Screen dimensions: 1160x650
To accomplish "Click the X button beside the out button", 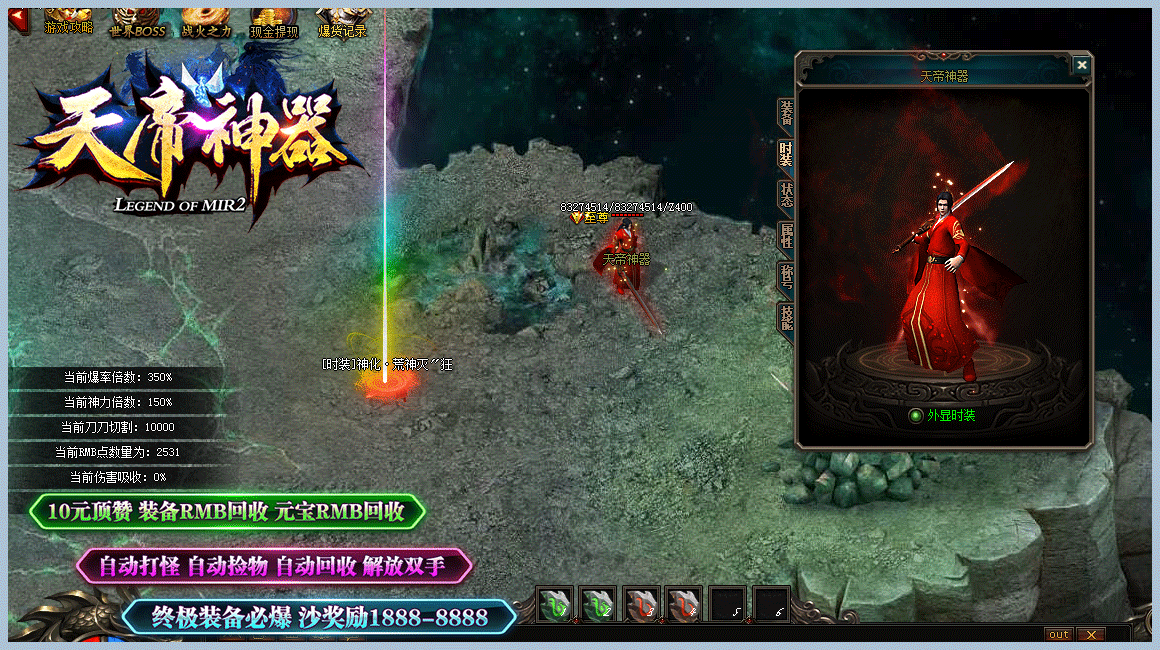I will point(1090,634).
